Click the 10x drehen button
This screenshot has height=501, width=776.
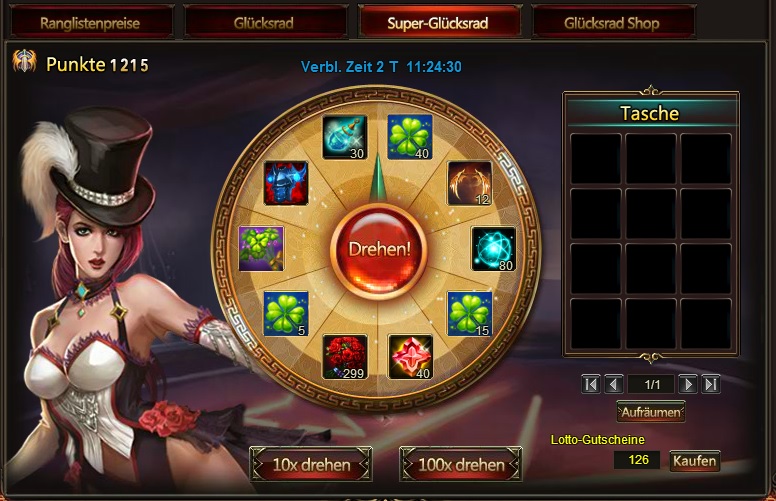pos(311,465)
